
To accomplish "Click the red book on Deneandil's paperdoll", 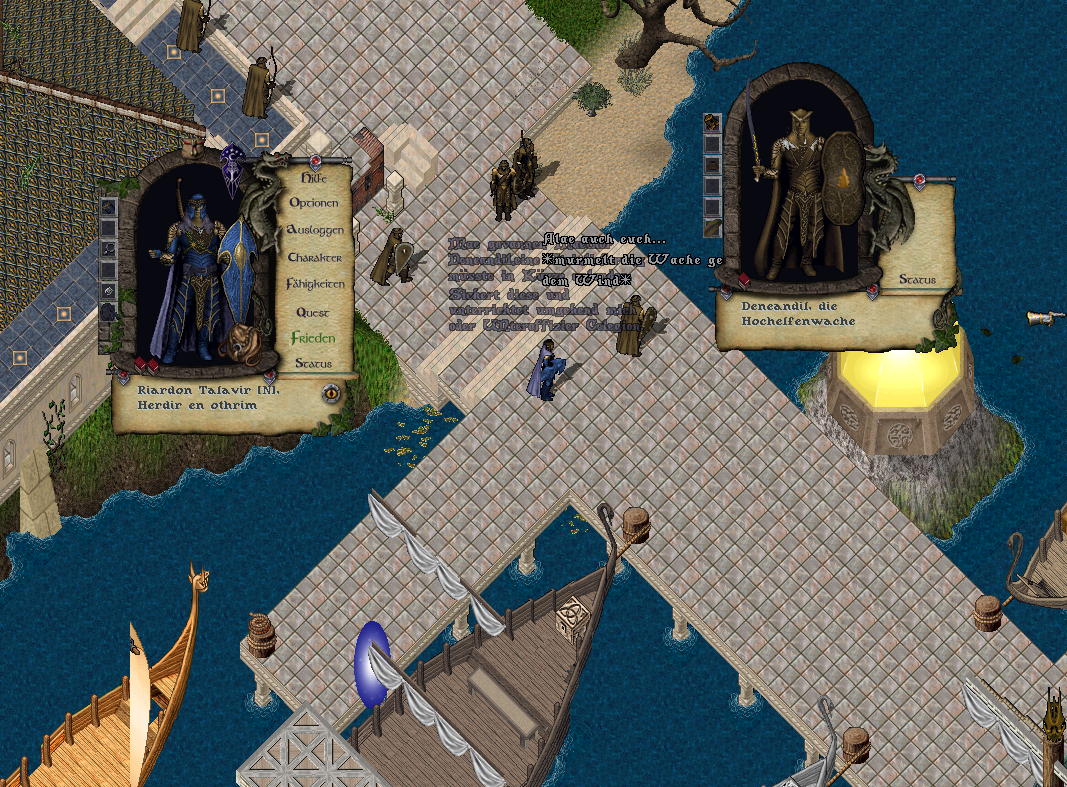I will [743, 279].
